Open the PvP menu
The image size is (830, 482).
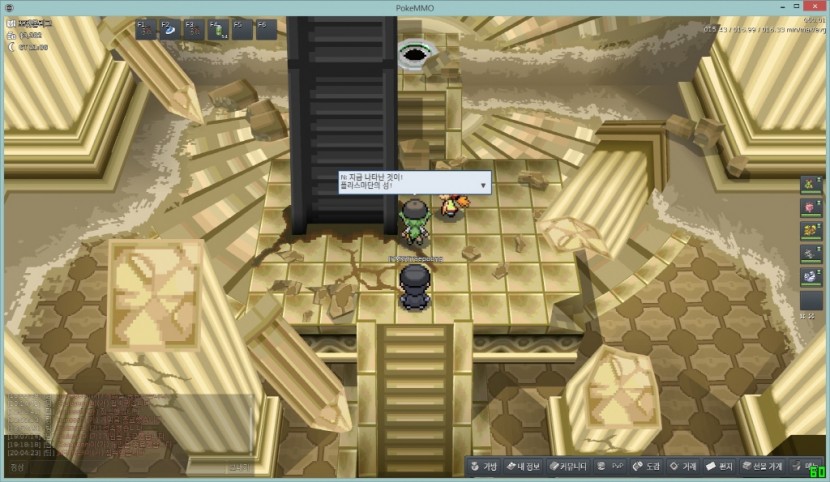coord(609,466)
